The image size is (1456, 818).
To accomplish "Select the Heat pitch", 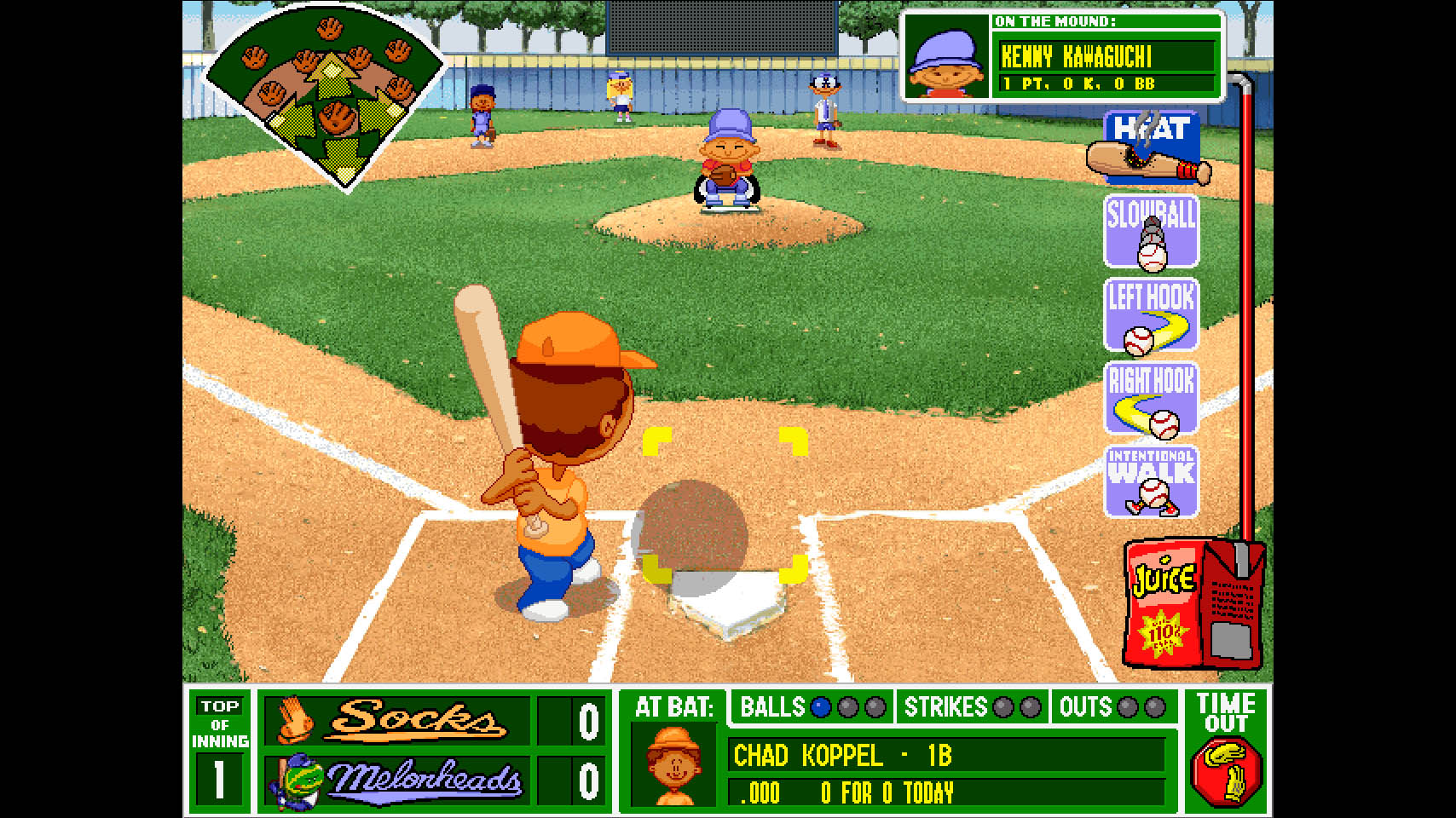I will (1151, 148).
